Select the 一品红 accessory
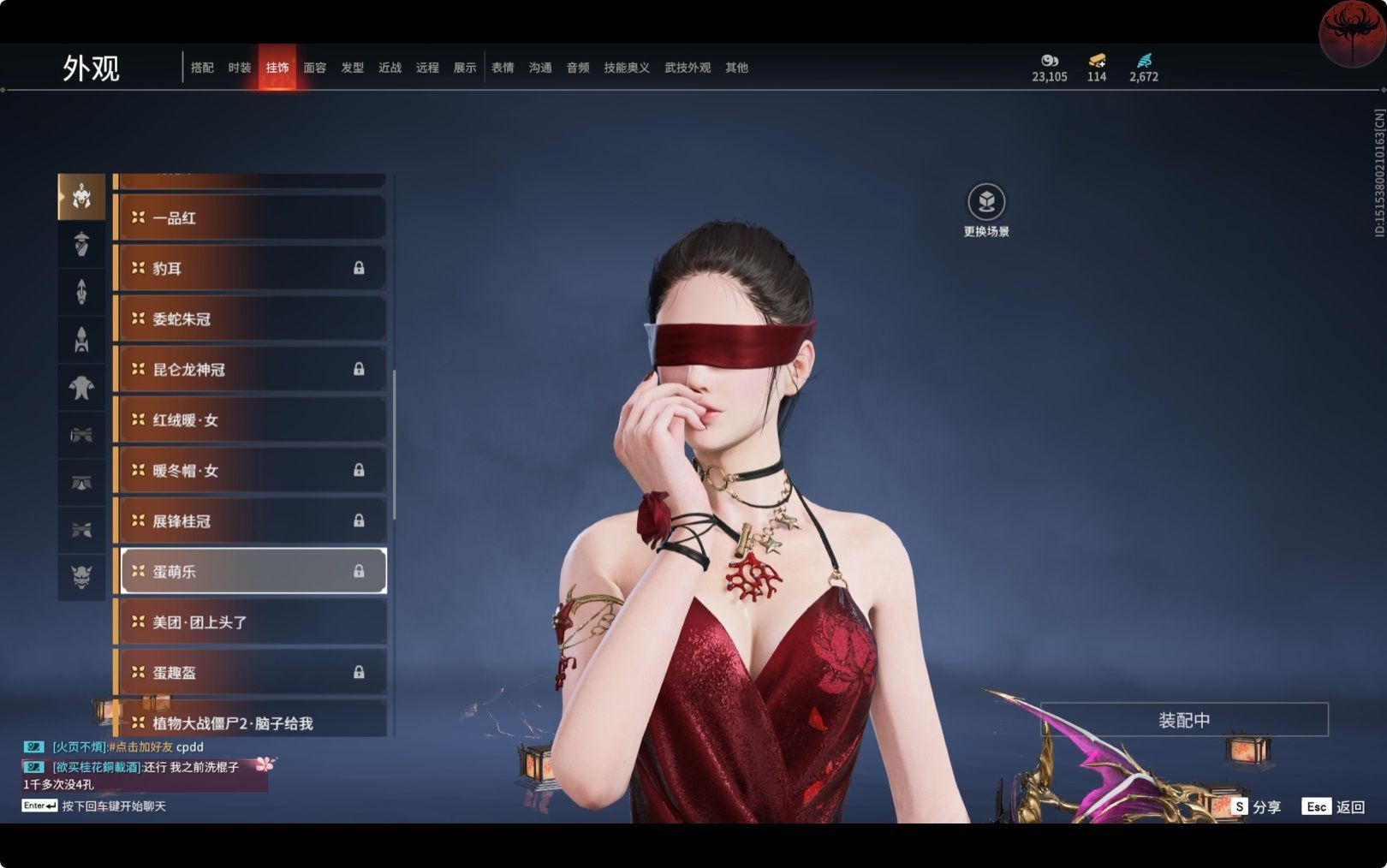 (250, 218)
